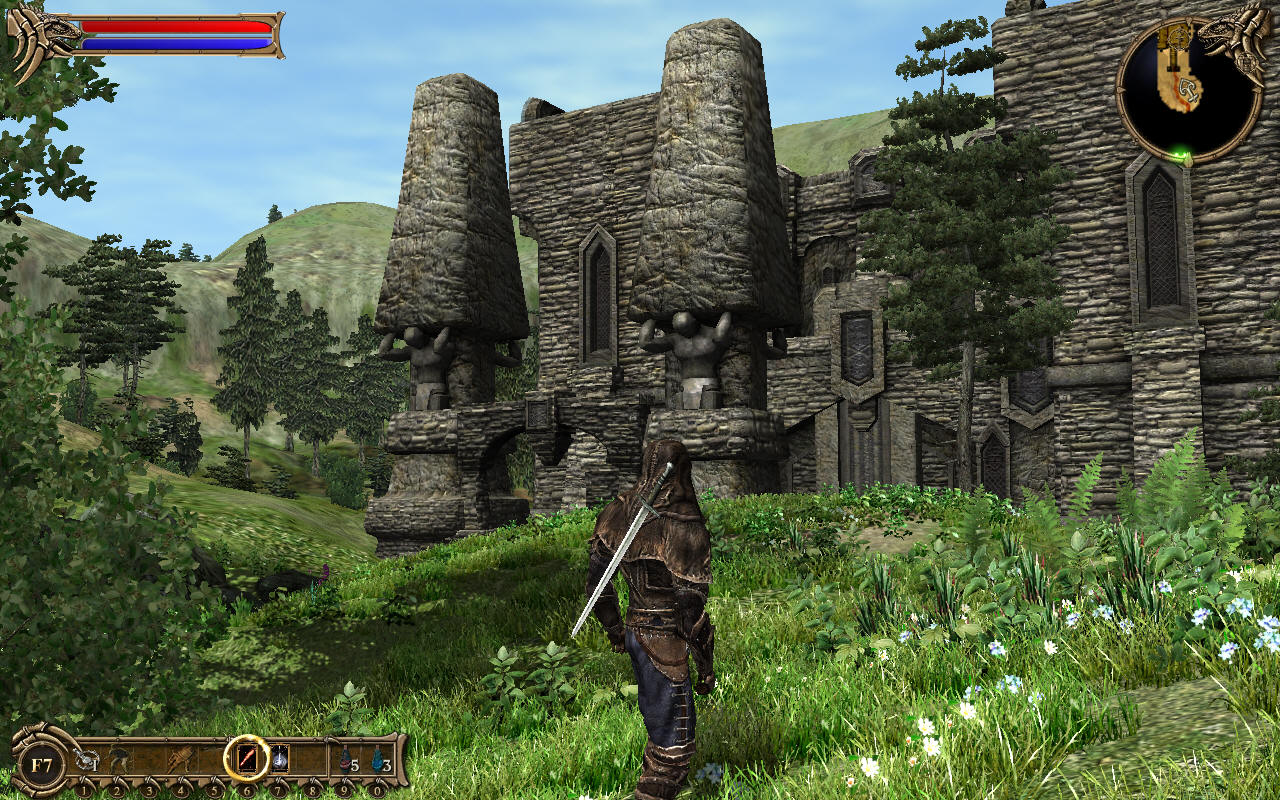
Task: Click the F7 quickbar set button
Action: click(x=41, y=767)
